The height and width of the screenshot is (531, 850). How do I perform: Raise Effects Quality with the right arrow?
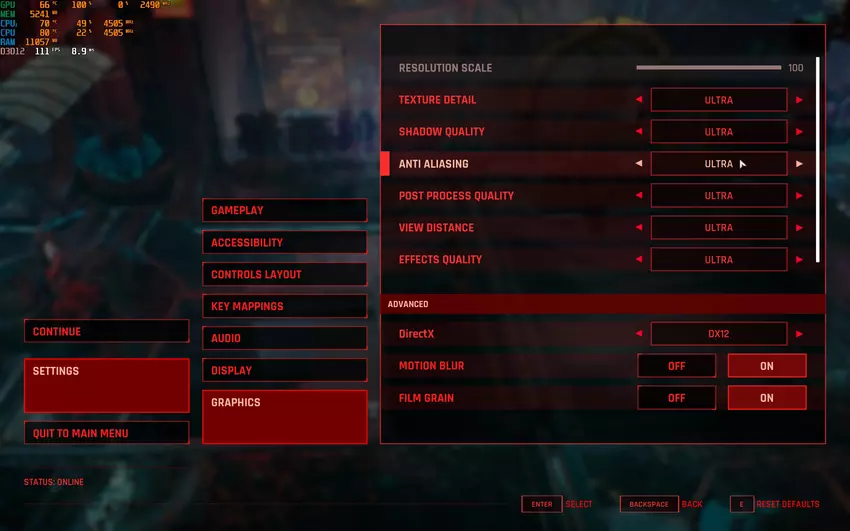point(799,260)
